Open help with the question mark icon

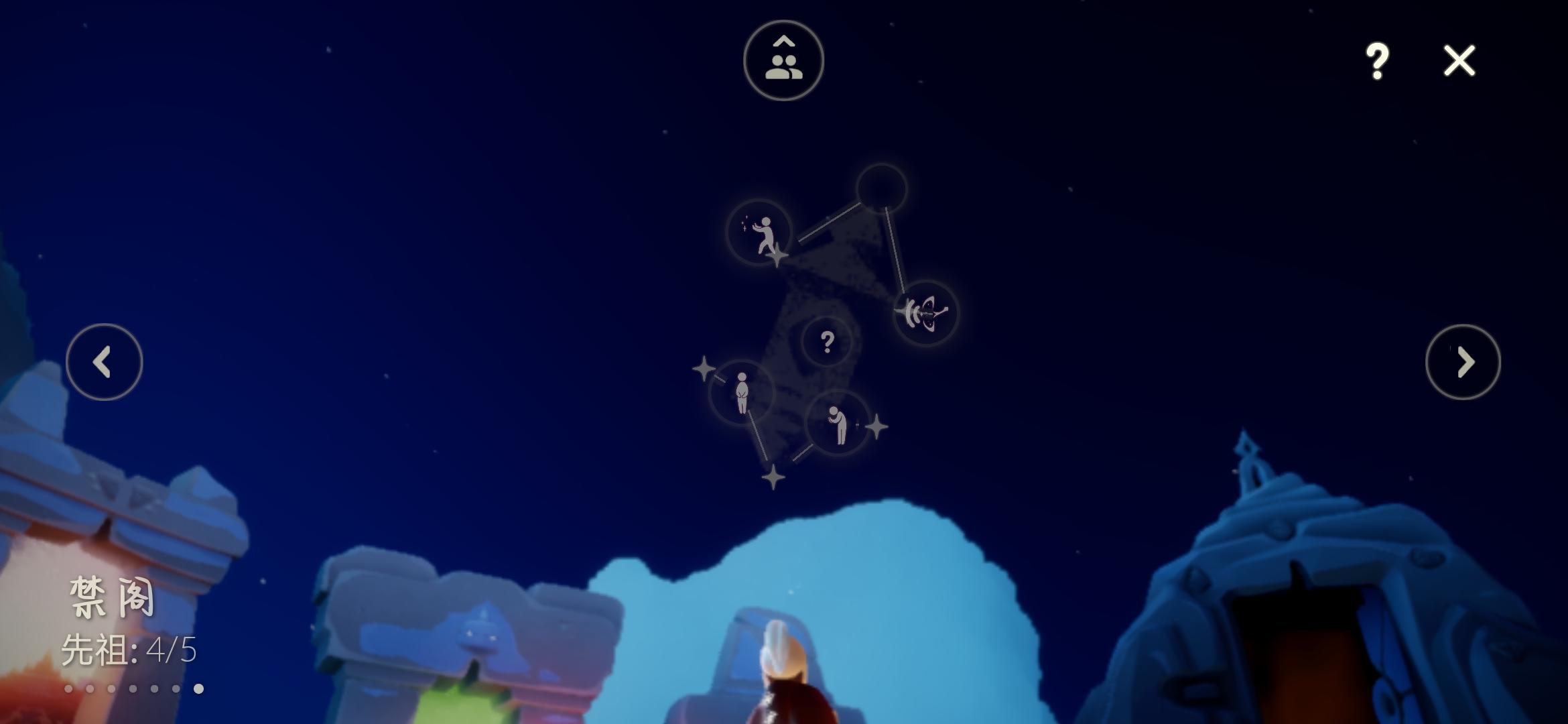click(1378, 60)
